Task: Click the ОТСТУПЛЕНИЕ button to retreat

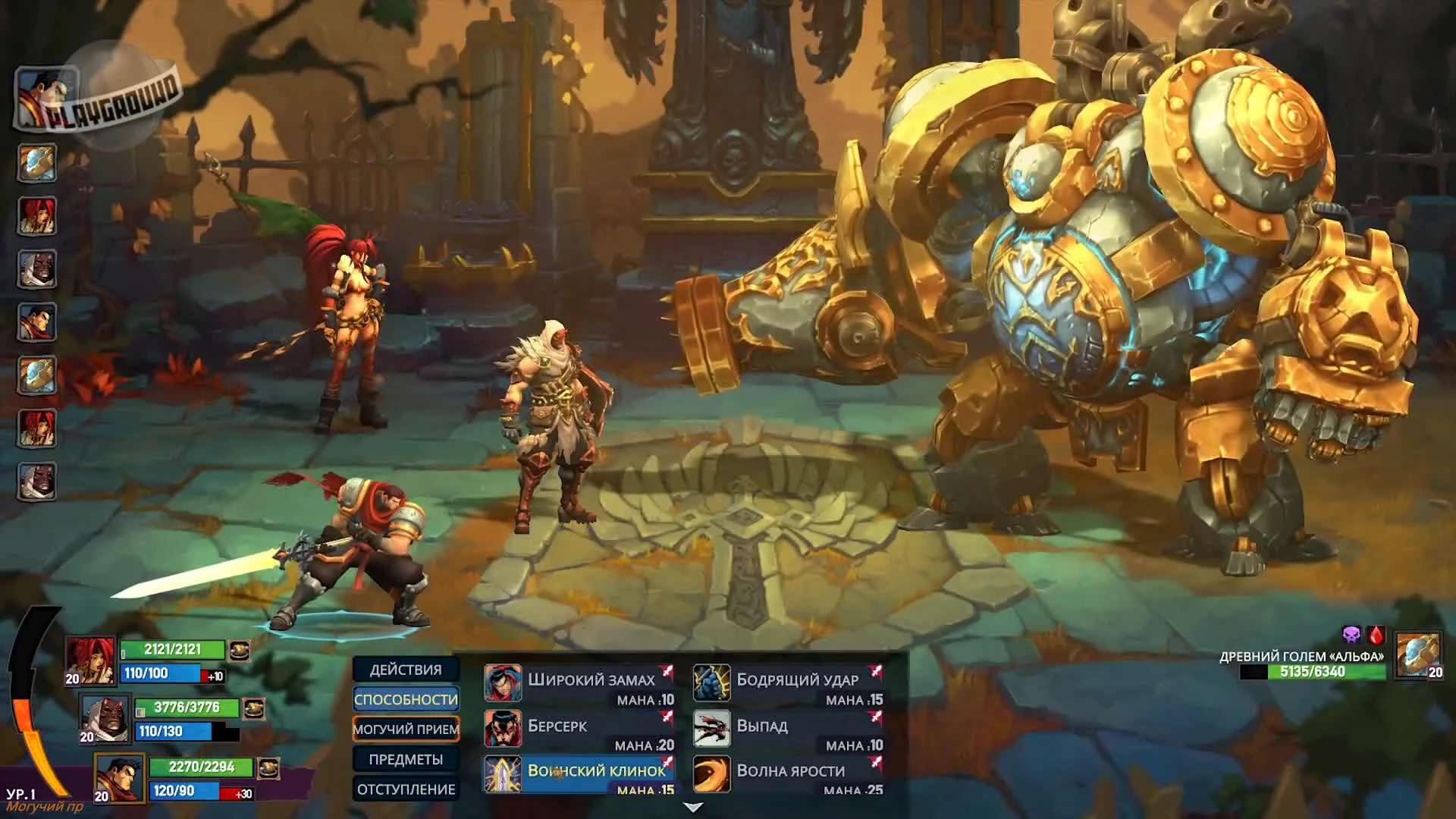Action: click(406, 789)
